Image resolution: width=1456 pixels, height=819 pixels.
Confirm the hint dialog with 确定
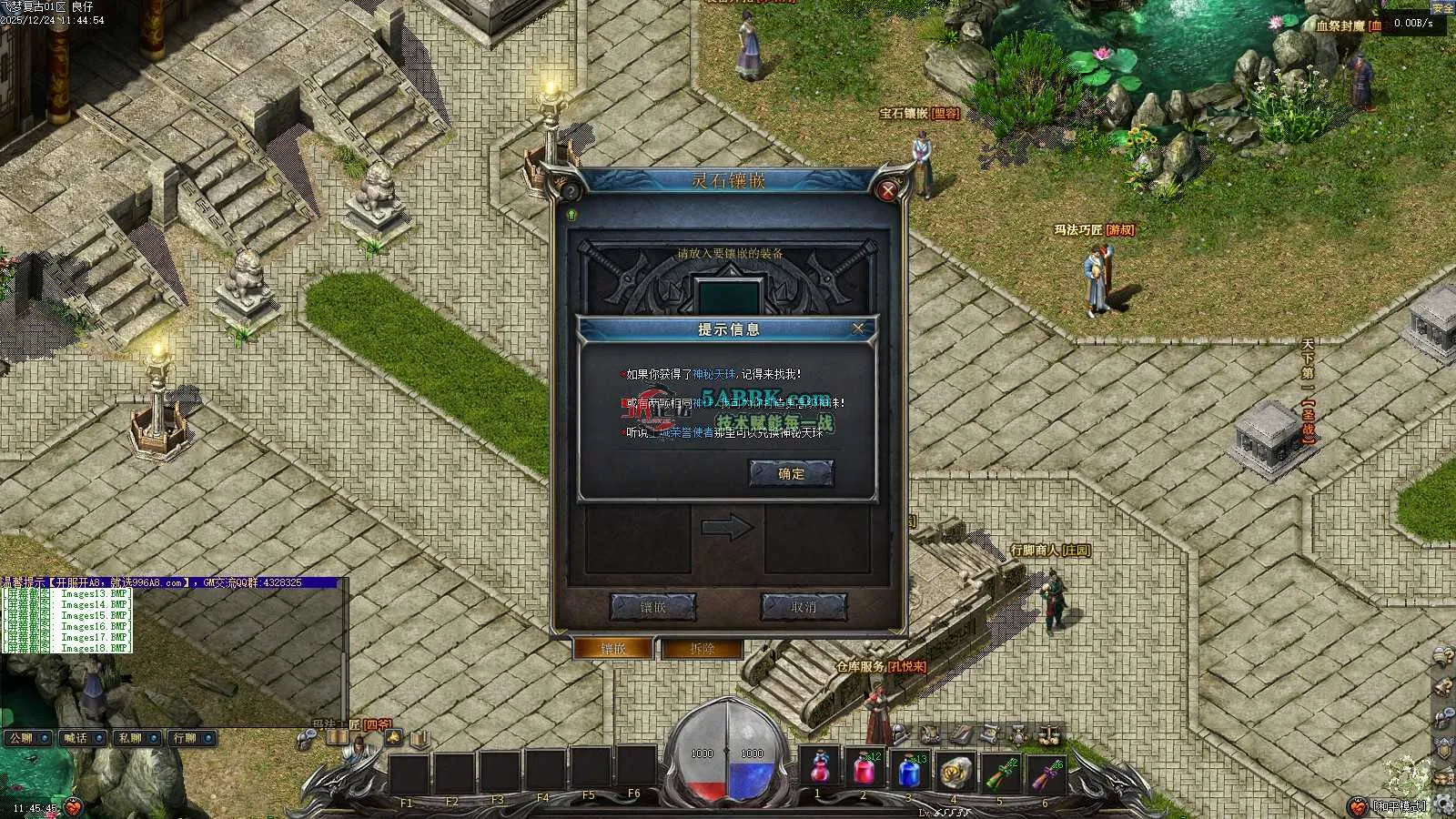click(x=791, y=473)
